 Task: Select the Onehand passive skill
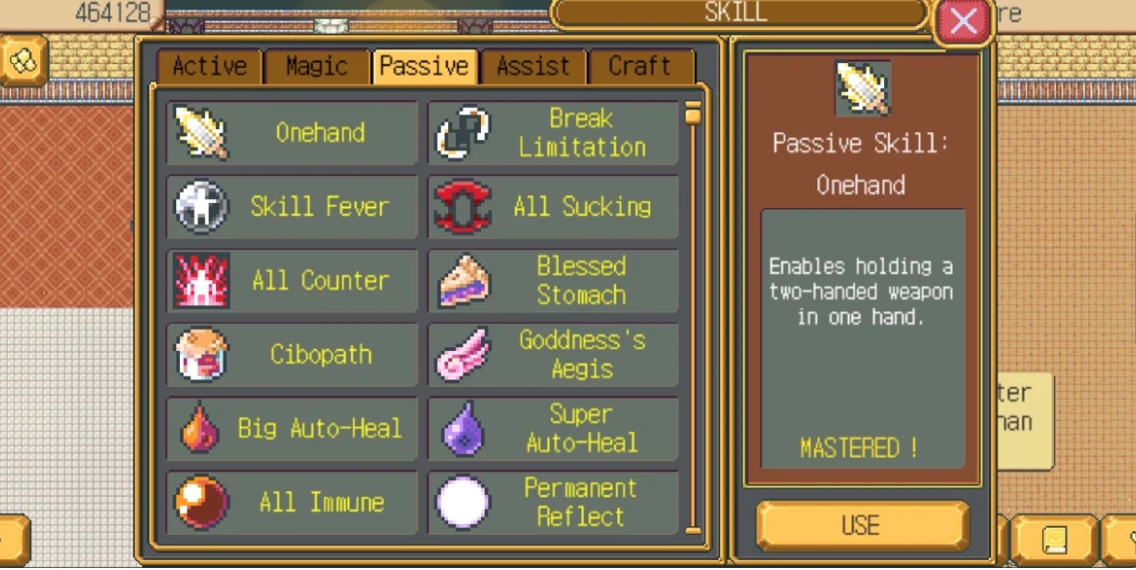(x=292, y=133)
